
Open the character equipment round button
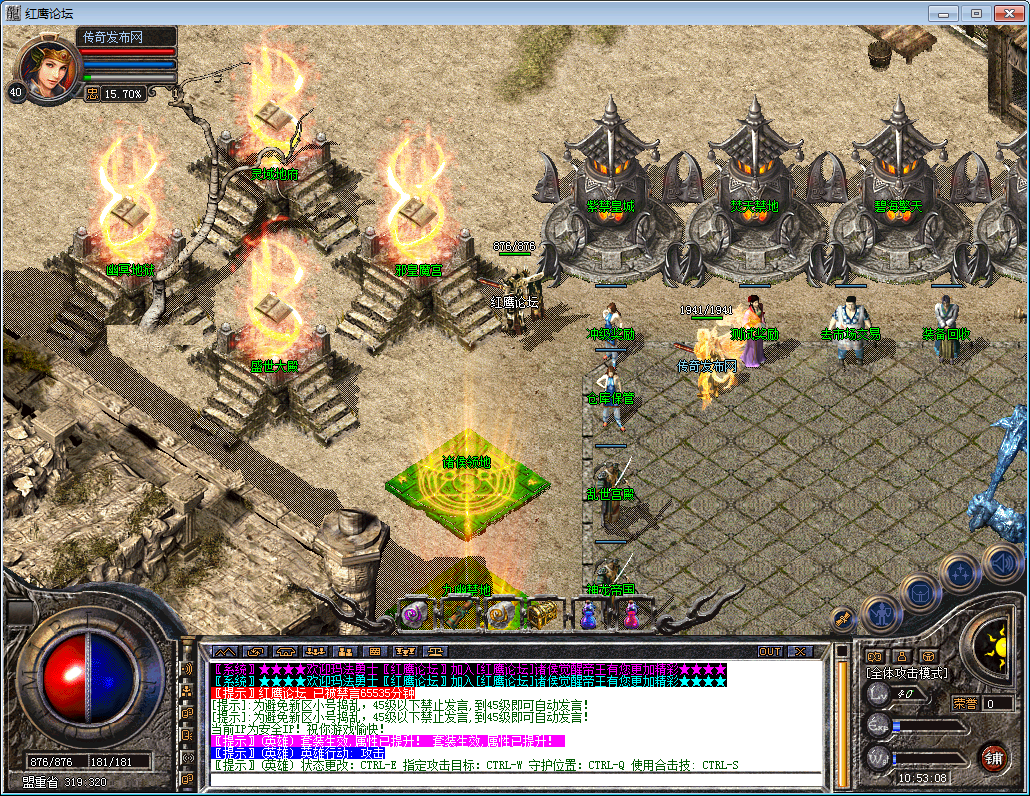tap(882, 612)
